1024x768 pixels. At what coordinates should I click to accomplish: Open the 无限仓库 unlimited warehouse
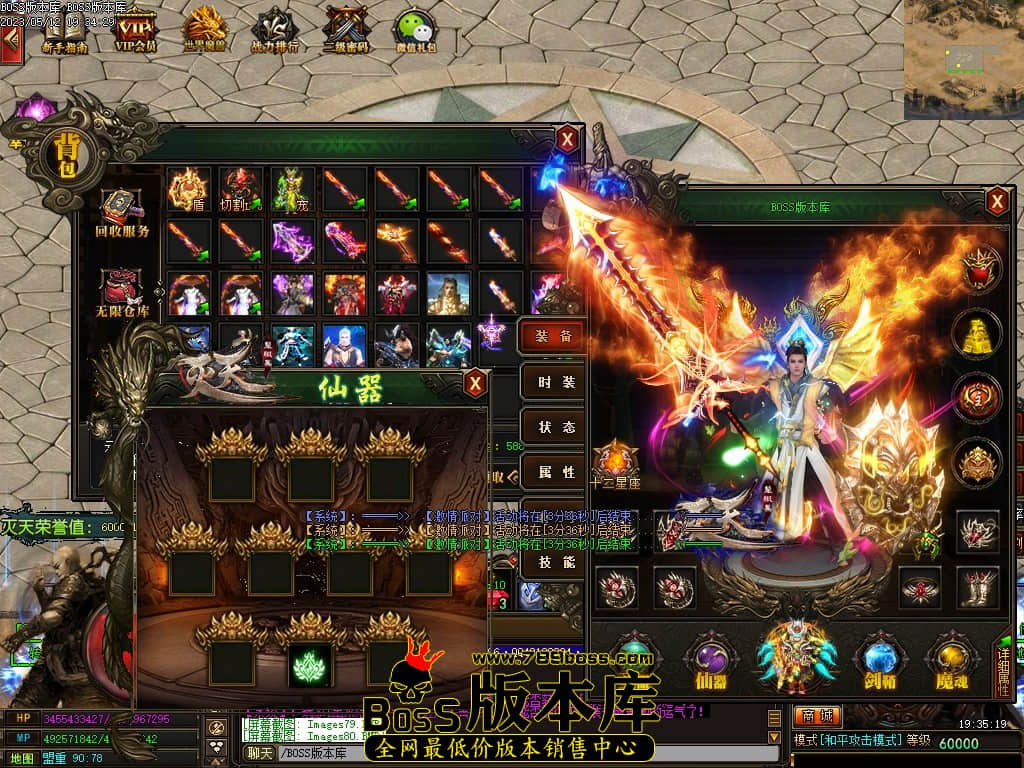point(122,292)
